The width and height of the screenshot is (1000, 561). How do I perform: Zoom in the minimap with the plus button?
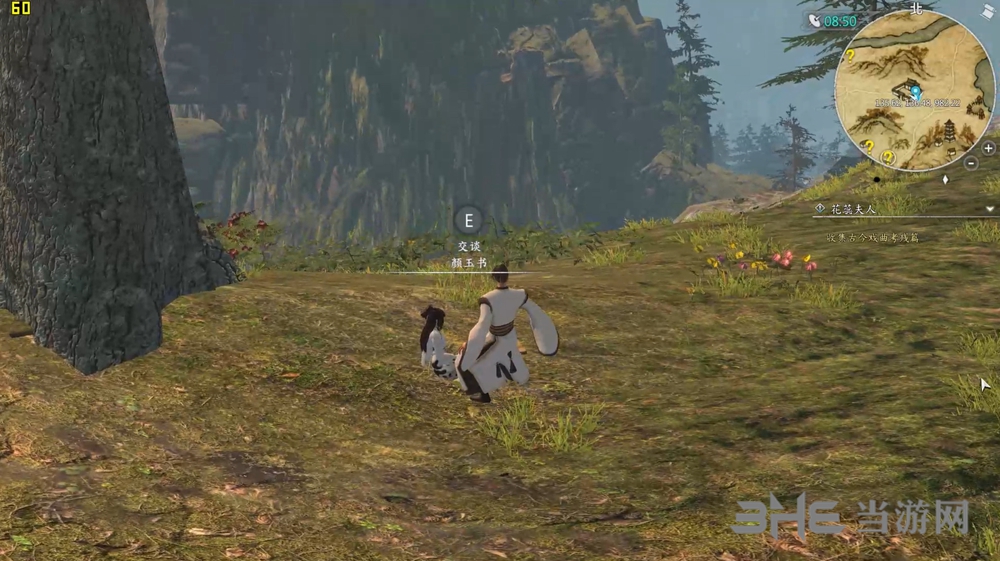tap(988, 147)
